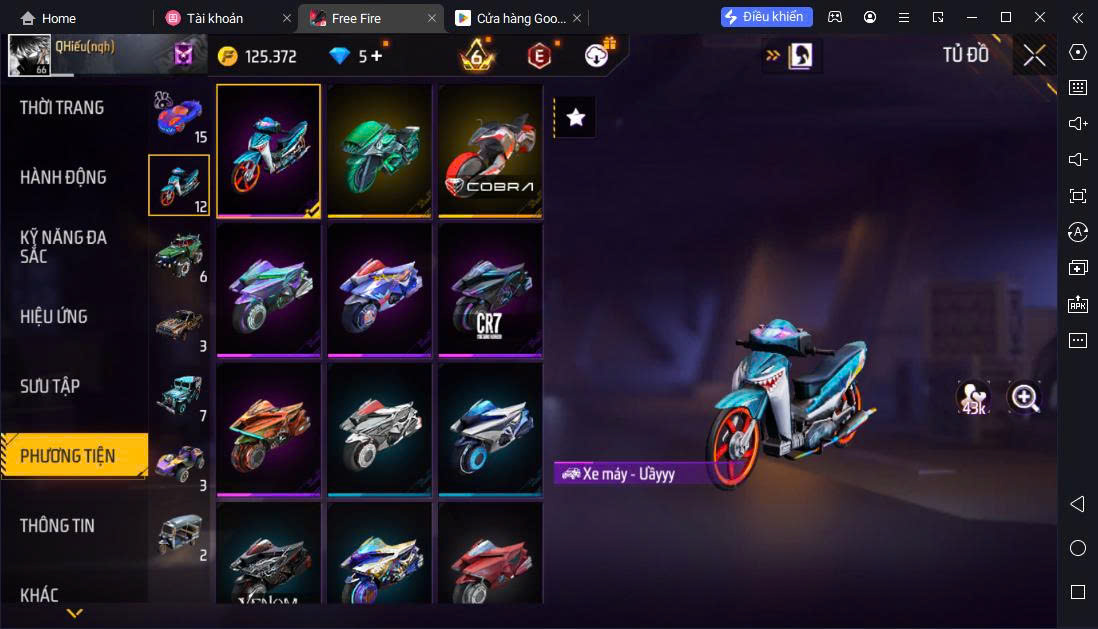Click the star favorites filter button
The height and width of the screenshot is (629, 1098).
click(575, 117)
